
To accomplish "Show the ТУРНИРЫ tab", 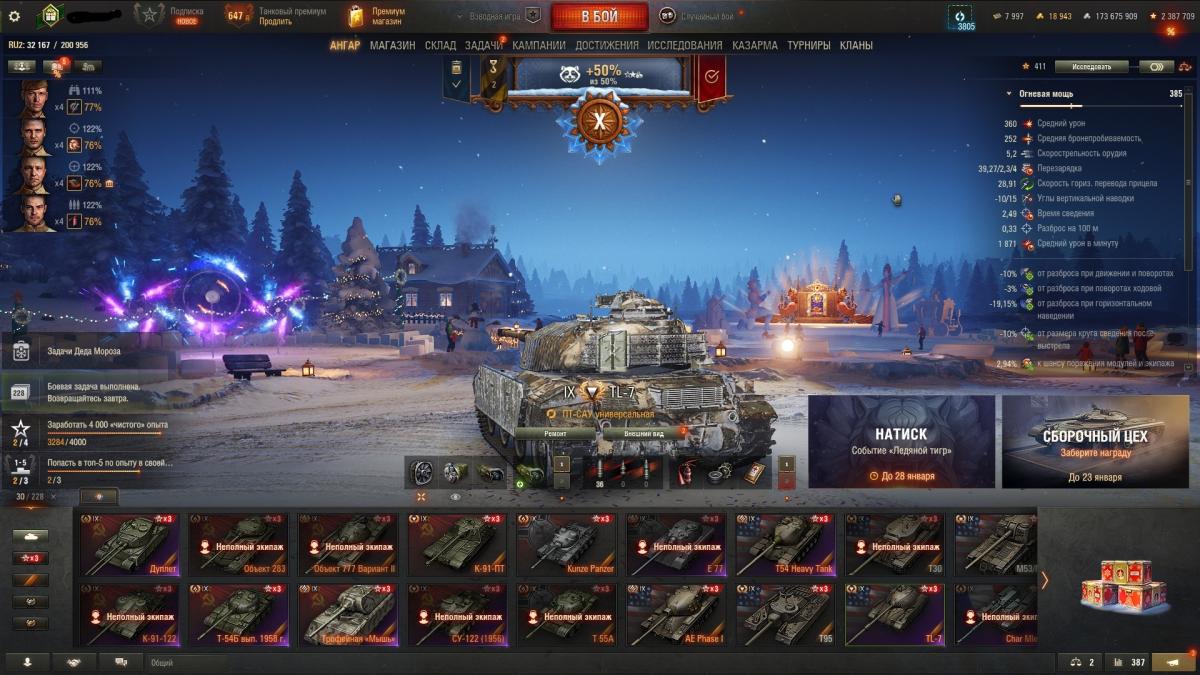I will click(x=809, y=45).
